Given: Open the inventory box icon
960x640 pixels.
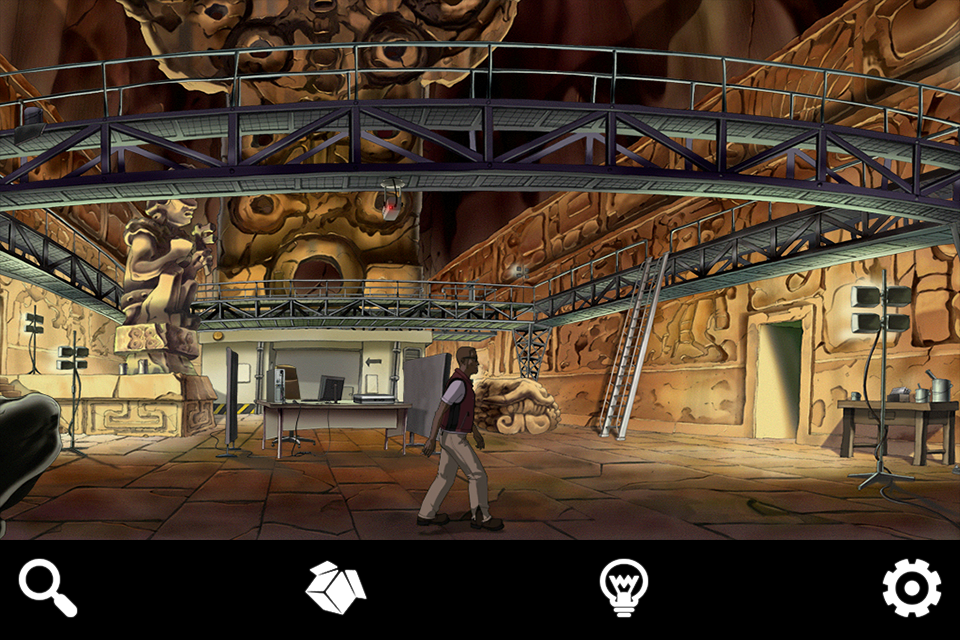Looking at the screenshot, I should (335, 587).
